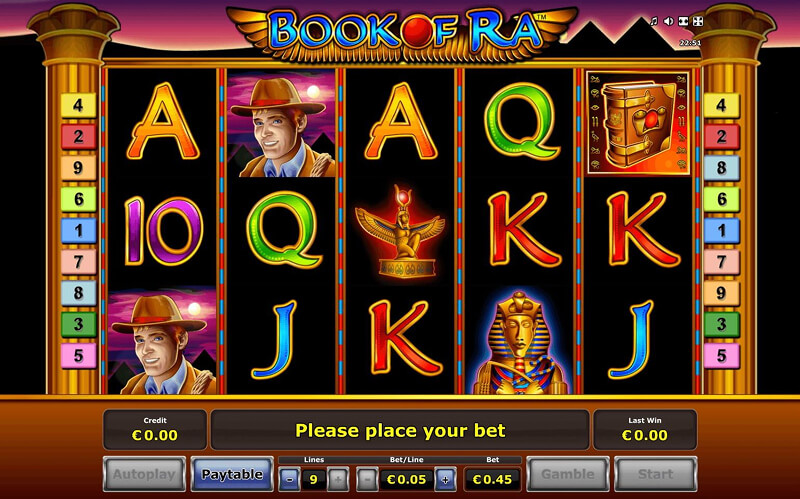The width and height of the screenshot is (800, 499).
Task: Raise the Bet/Line amount
Action: coord(445,478)
